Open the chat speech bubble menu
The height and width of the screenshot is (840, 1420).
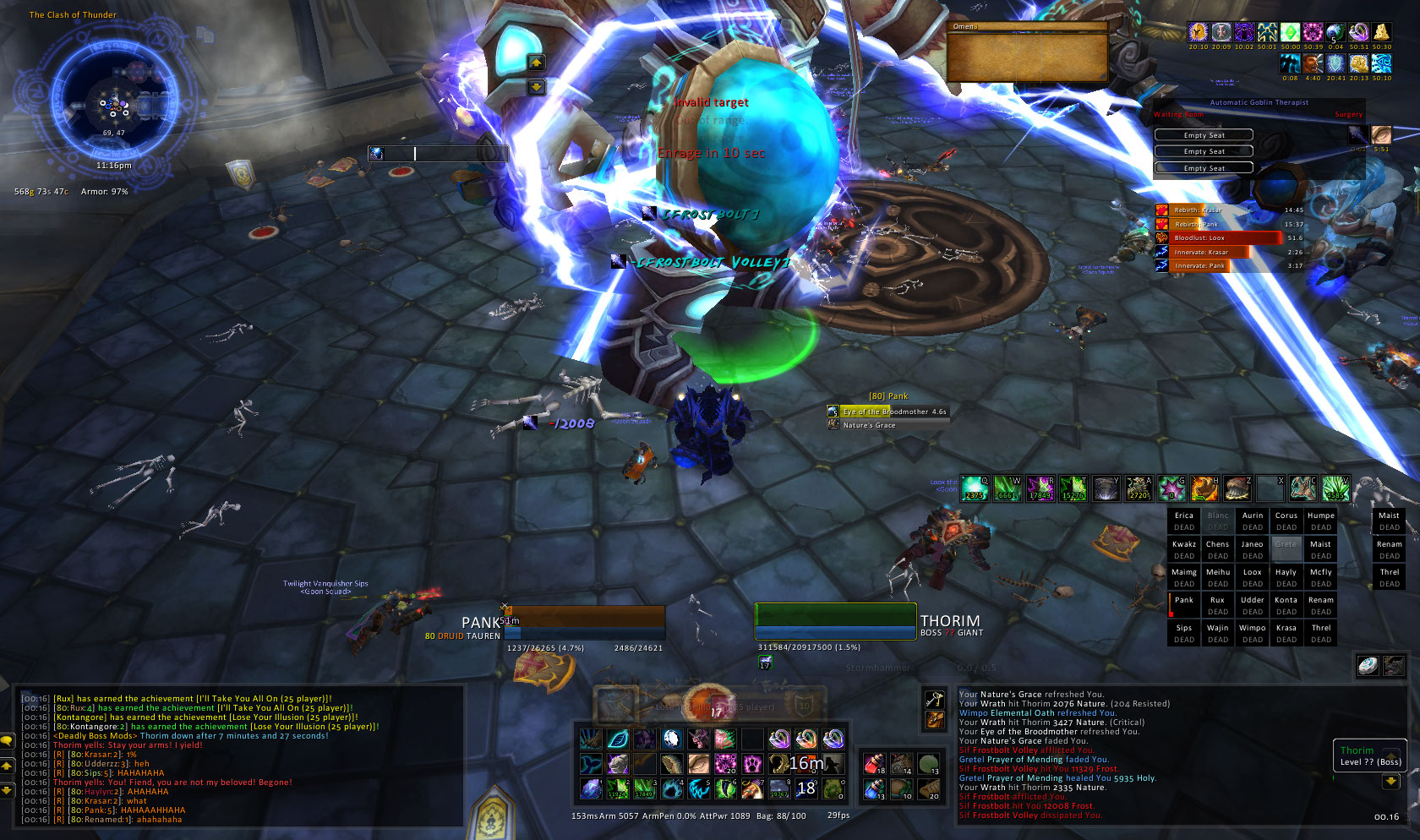(x=7, y=740)
